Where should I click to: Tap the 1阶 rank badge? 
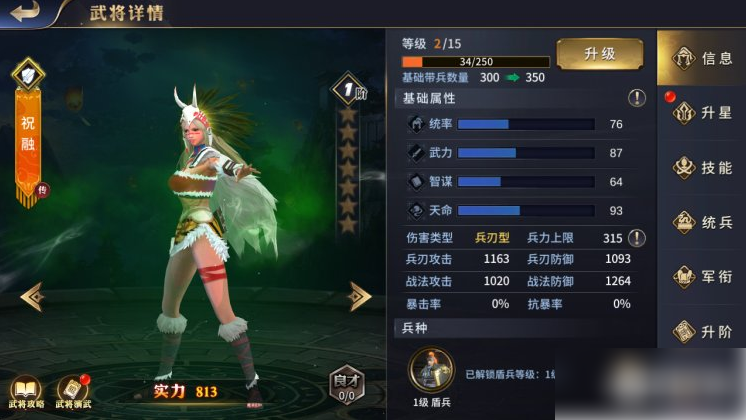click(x=347, y=88)
